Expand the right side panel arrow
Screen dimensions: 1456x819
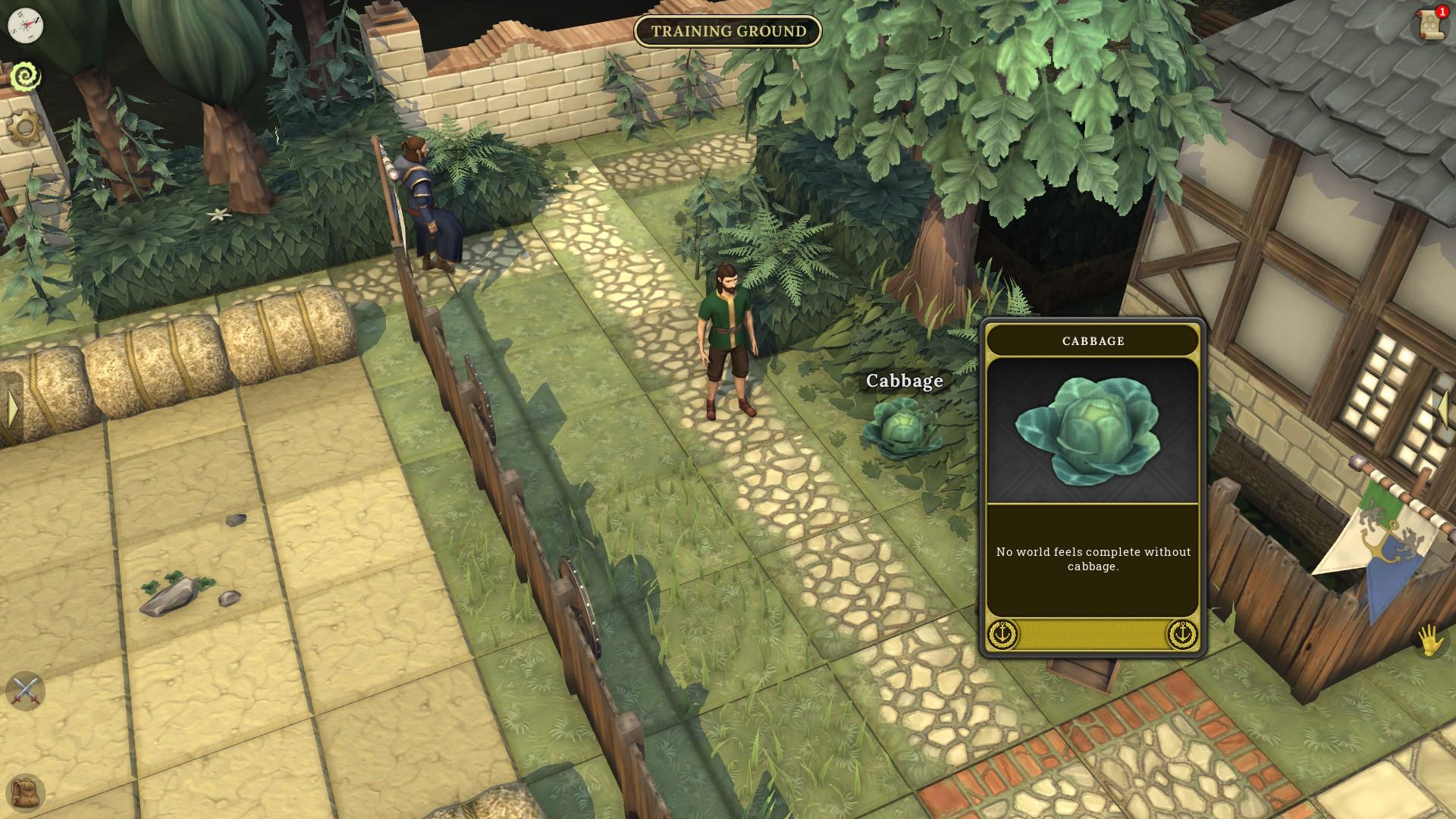(x=1444, y=410)
